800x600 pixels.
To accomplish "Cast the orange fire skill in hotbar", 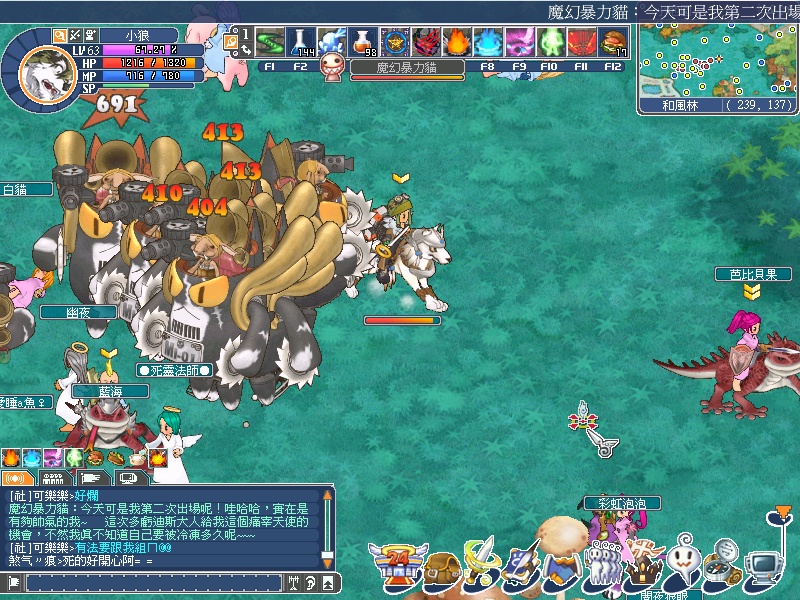I will (x=457, y=43).
